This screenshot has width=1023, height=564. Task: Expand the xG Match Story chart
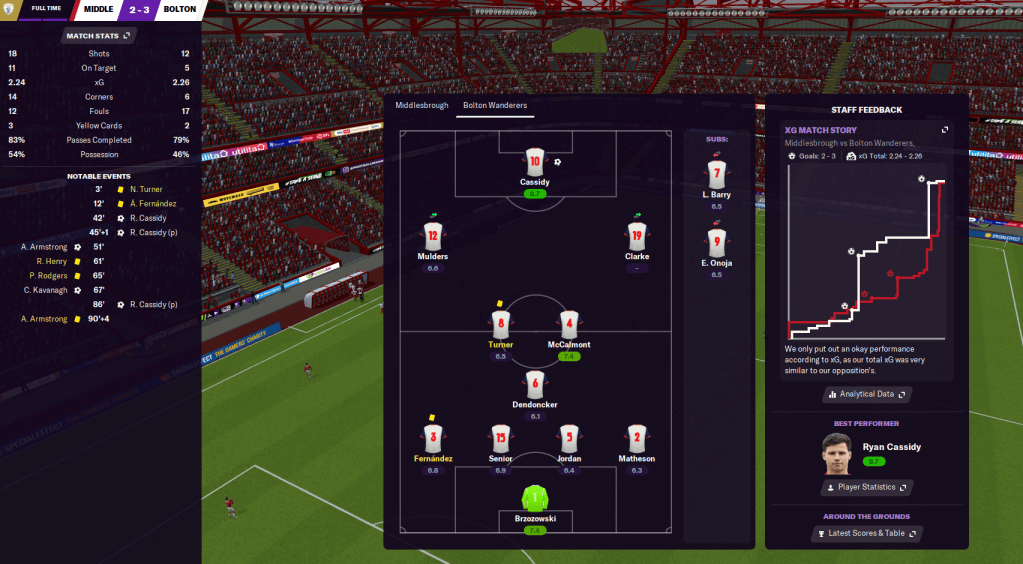click(945, 130)
